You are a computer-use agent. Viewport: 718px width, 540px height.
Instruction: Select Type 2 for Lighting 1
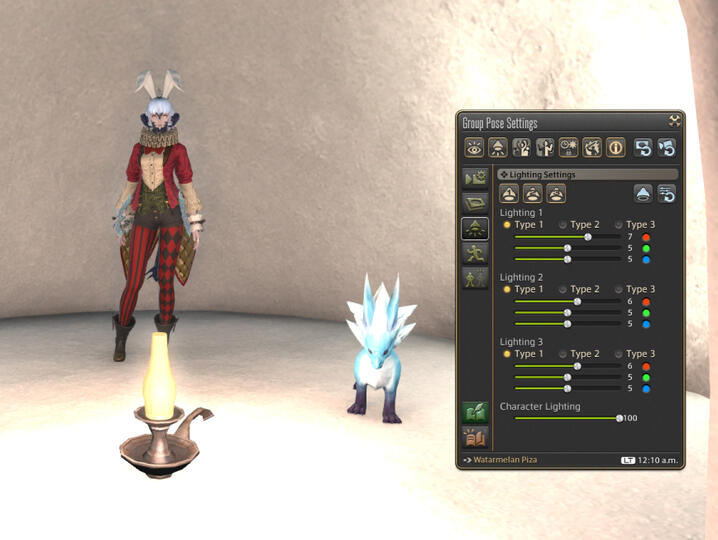[x=562, y=225]
